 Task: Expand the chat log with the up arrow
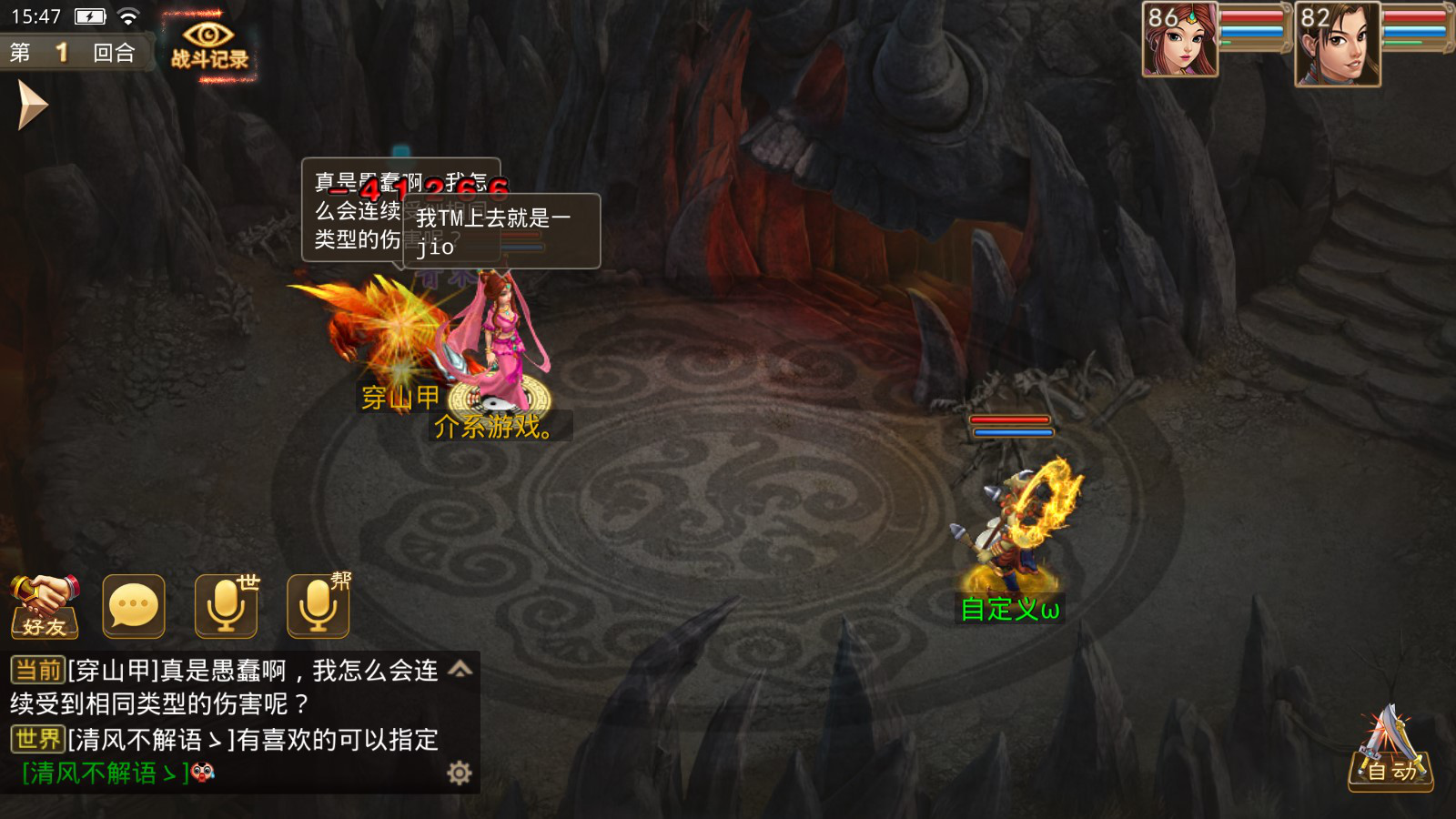coord(460,670)
